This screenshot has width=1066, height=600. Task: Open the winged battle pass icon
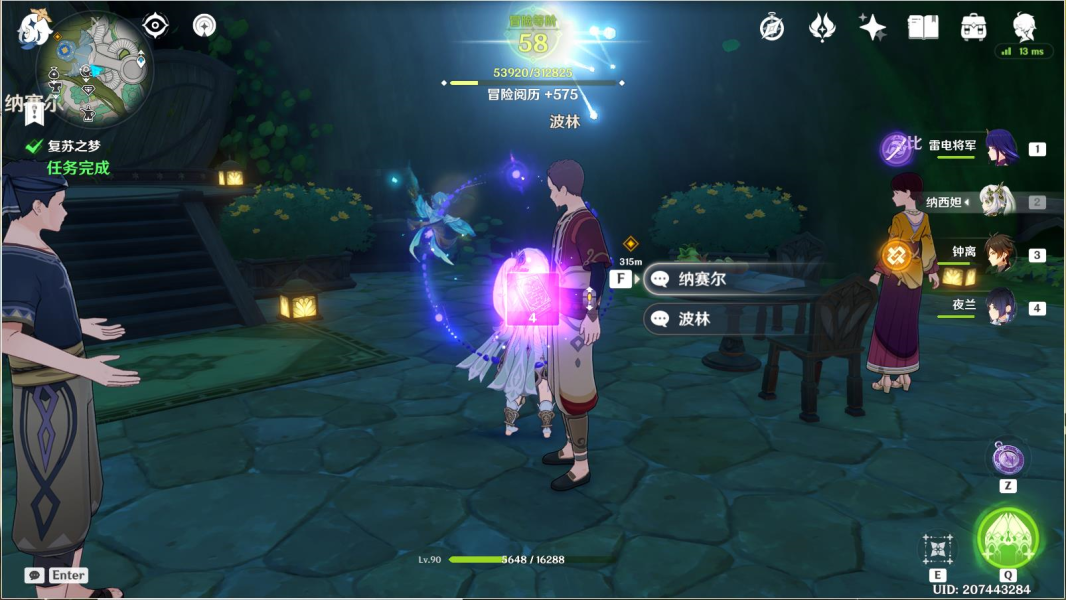coord(822,28)
